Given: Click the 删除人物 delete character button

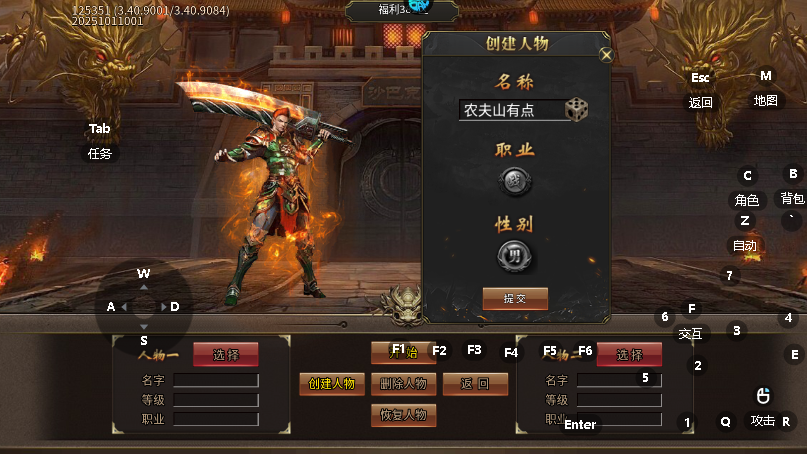Looking at the screenshot, I should 403,384.
